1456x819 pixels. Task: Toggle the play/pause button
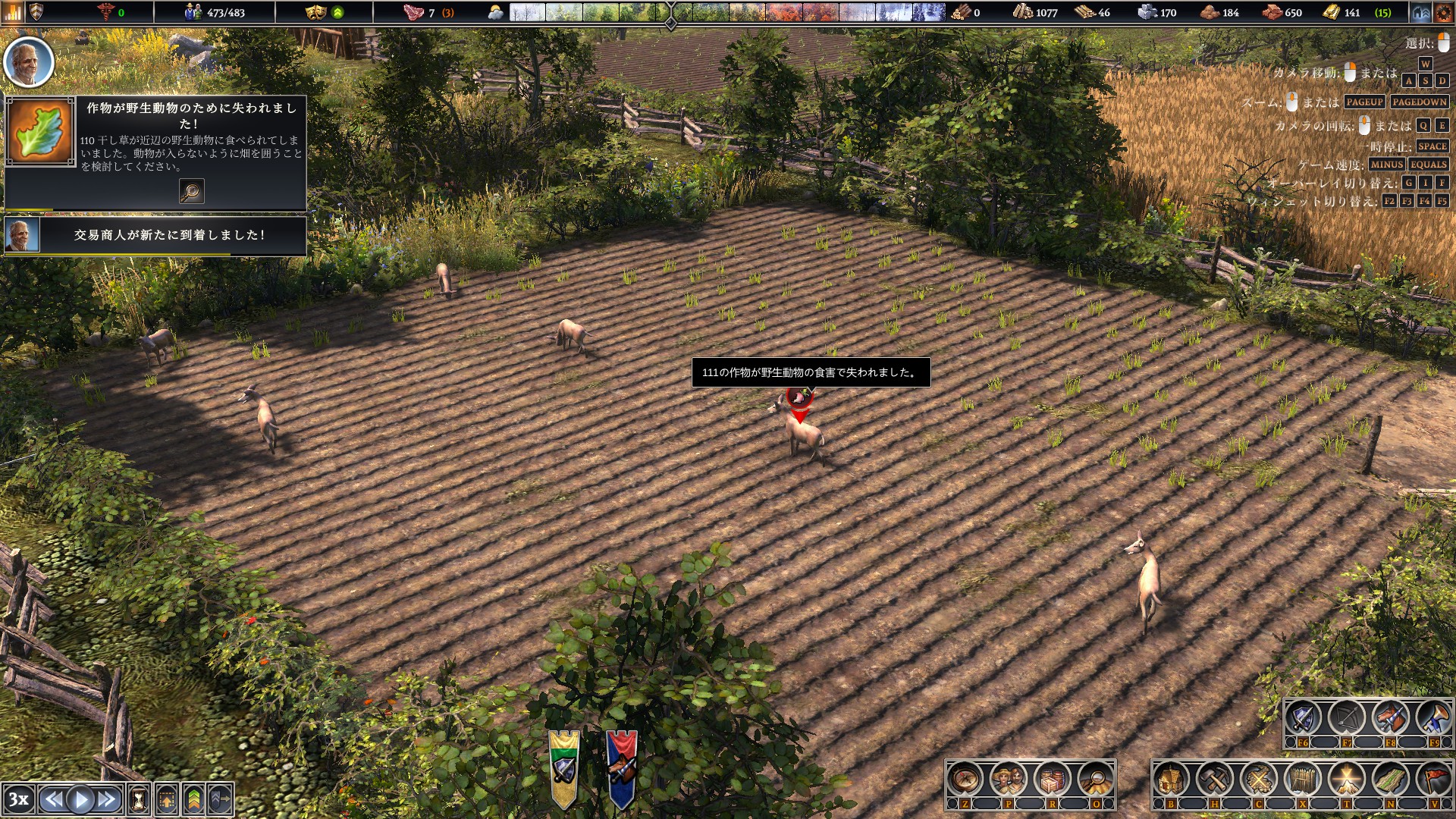80,799
